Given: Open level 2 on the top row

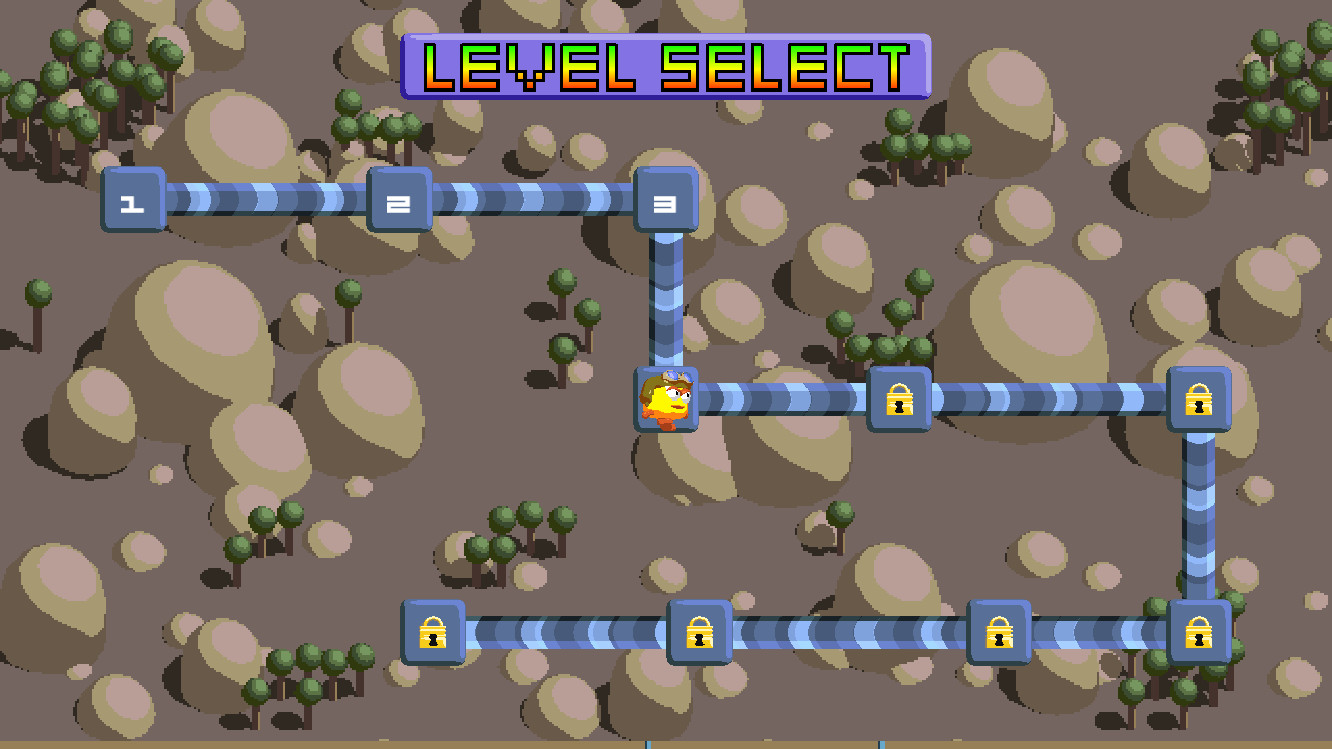Looking at the screenshot, I should (x=398, y=201).
